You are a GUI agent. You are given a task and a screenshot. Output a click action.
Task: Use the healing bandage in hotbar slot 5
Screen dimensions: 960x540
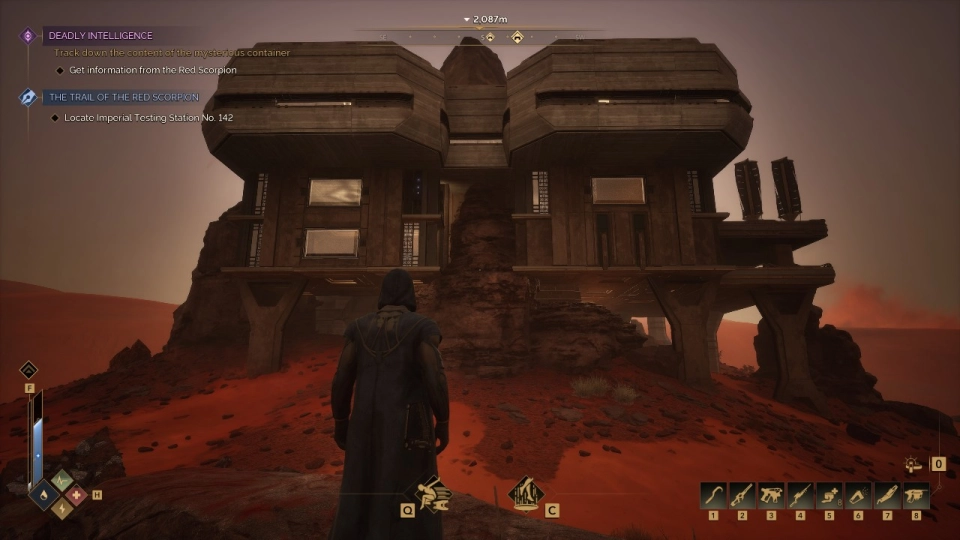coord(829,494)
